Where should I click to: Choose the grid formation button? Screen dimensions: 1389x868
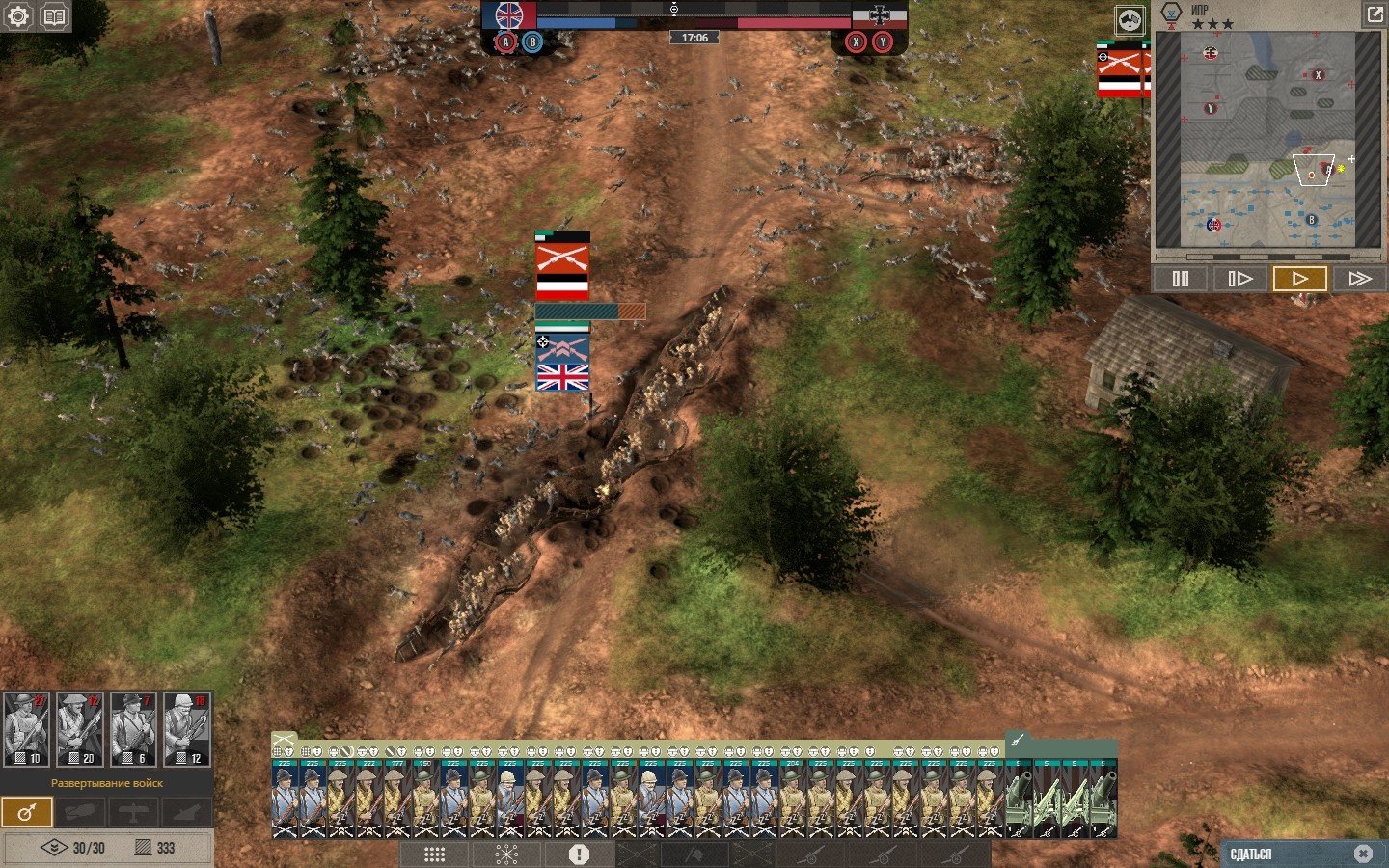pyautogui.click(x=434, y=854)
